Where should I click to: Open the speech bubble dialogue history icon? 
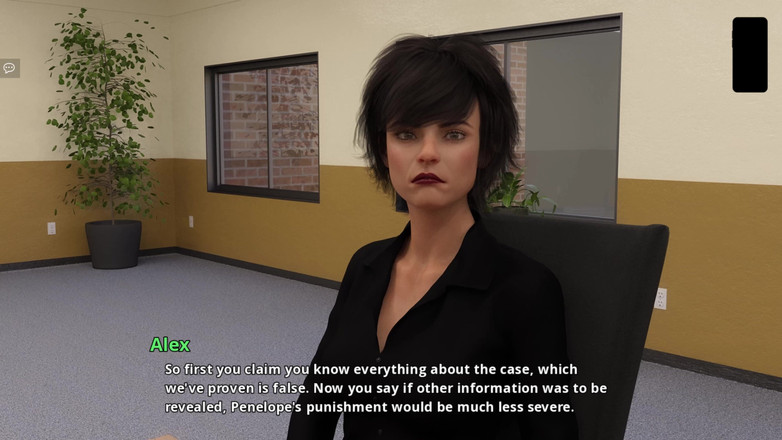[x=9, y=68]
